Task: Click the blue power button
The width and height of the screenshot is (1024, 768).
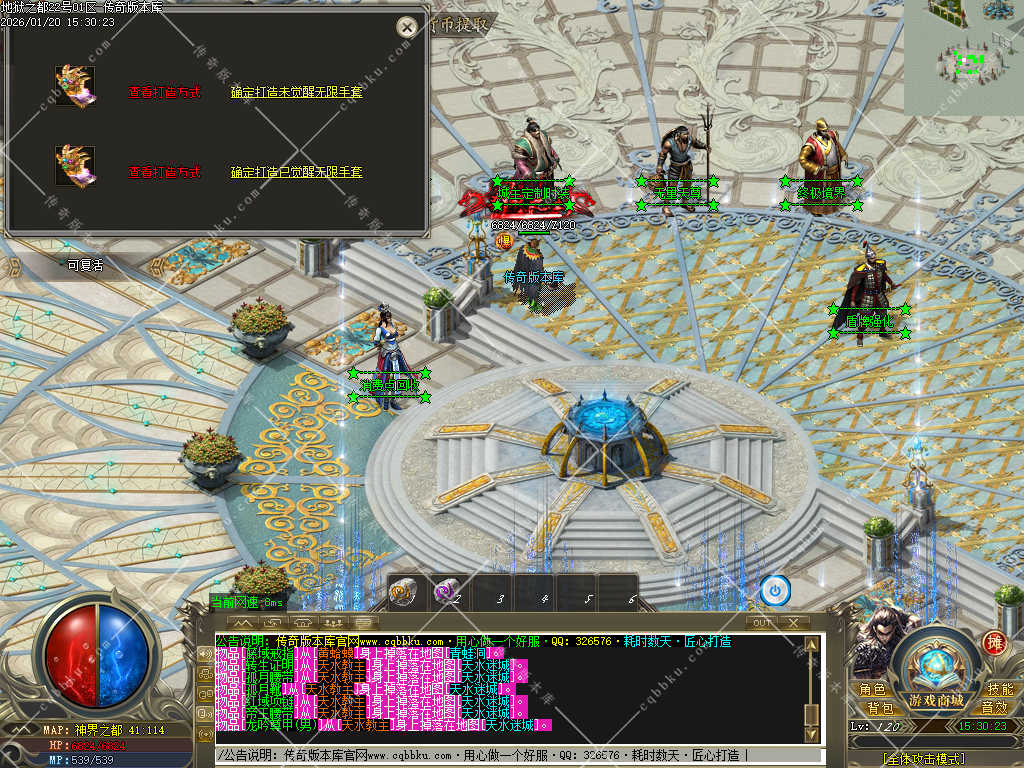Action: click(x=775, y=590)
